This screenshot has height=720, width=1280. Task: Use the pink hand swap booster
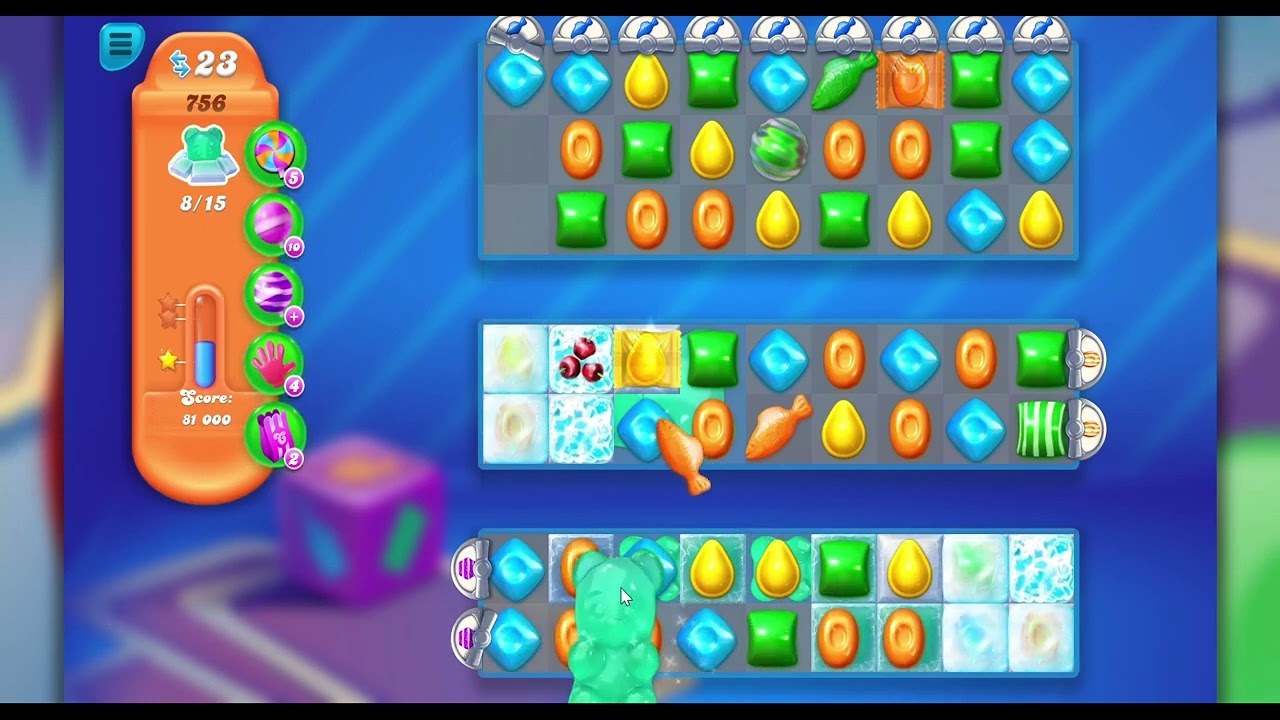click(273, 362)
